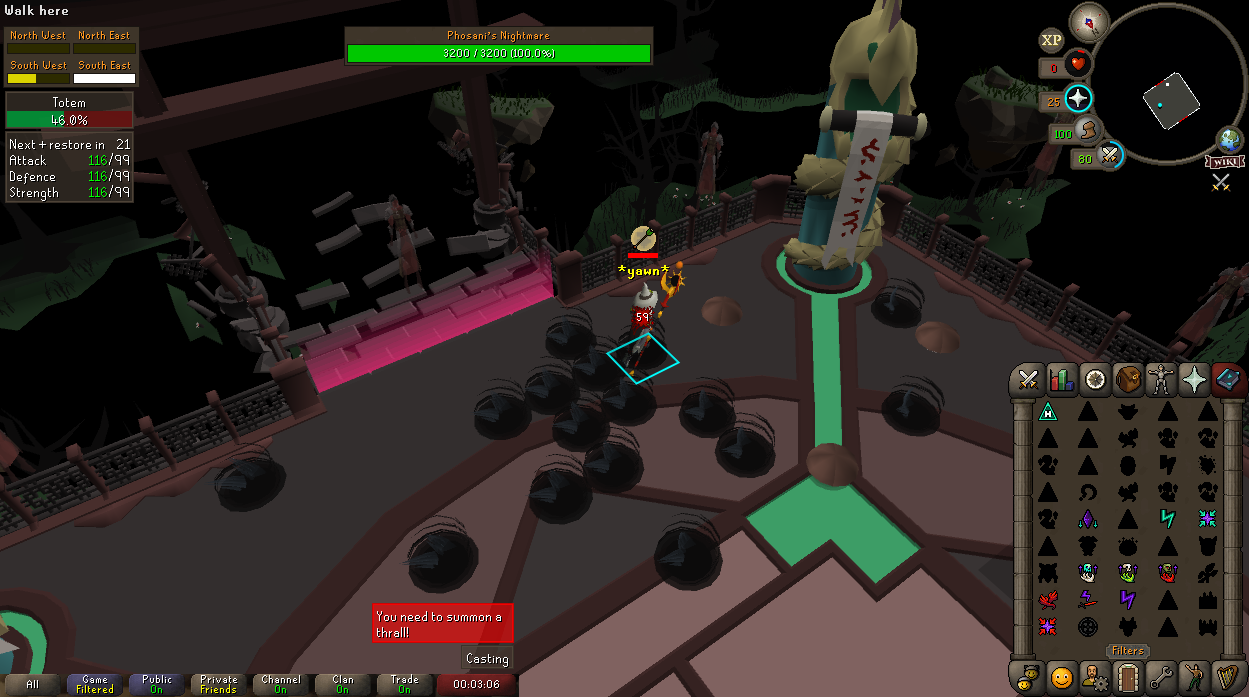Click the Filters button in spellbook
This screenshot has width=1249, height=697.
pos(1127,651)
